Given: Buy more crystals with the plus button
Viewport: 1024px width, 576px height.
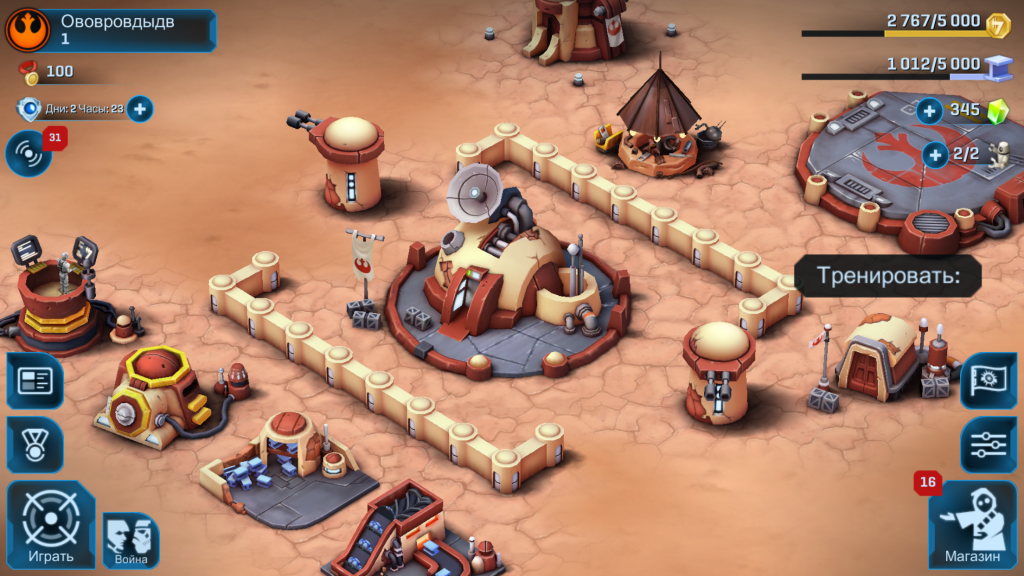Looking at the screenshot, I should (x=930, y=111).
